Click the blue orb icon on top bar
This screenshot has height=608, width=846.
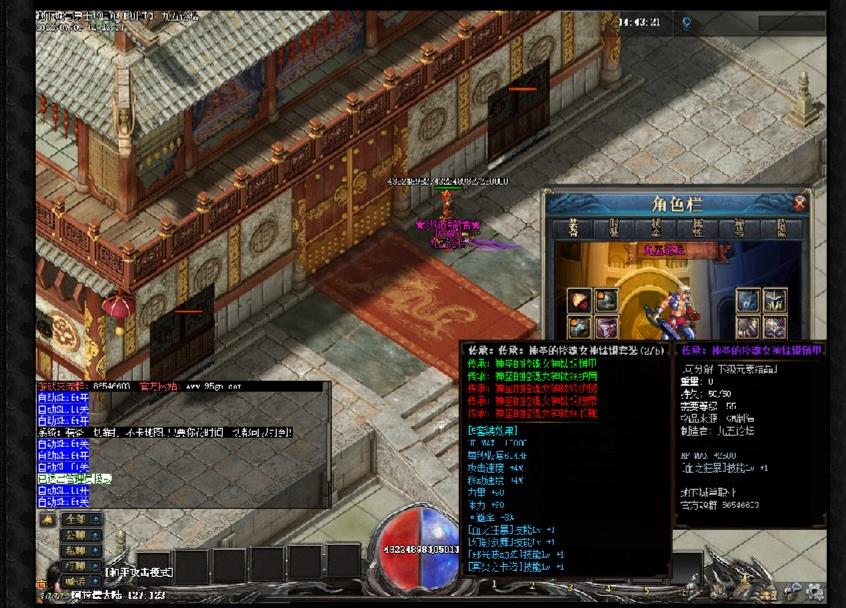pyautogui.click(x=687, y=21)
